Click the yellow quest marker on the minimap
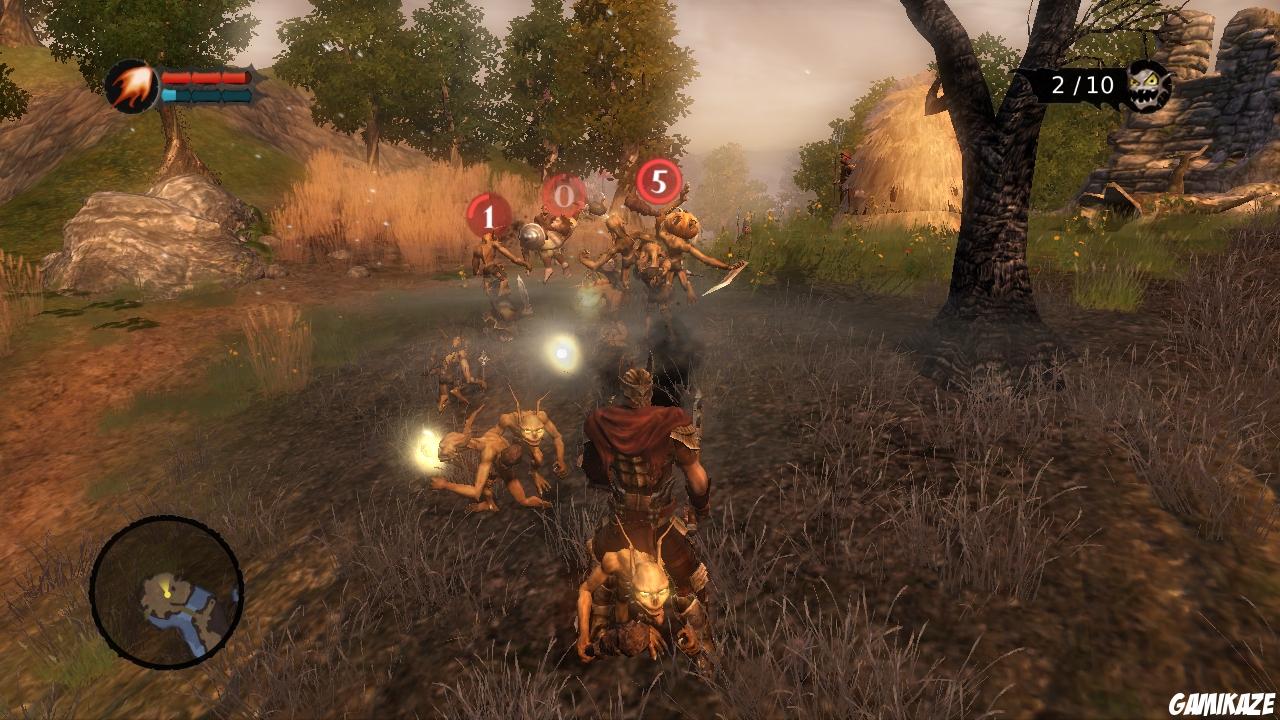 pyautogui.click(x=167, y=593)
